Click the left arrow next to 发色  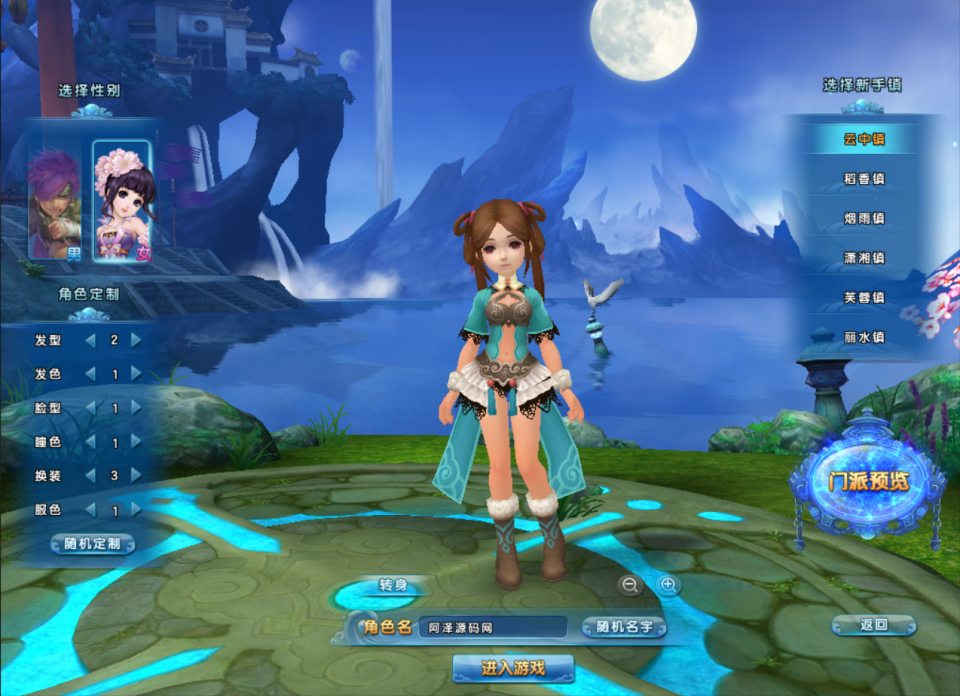tap(91, 374)
